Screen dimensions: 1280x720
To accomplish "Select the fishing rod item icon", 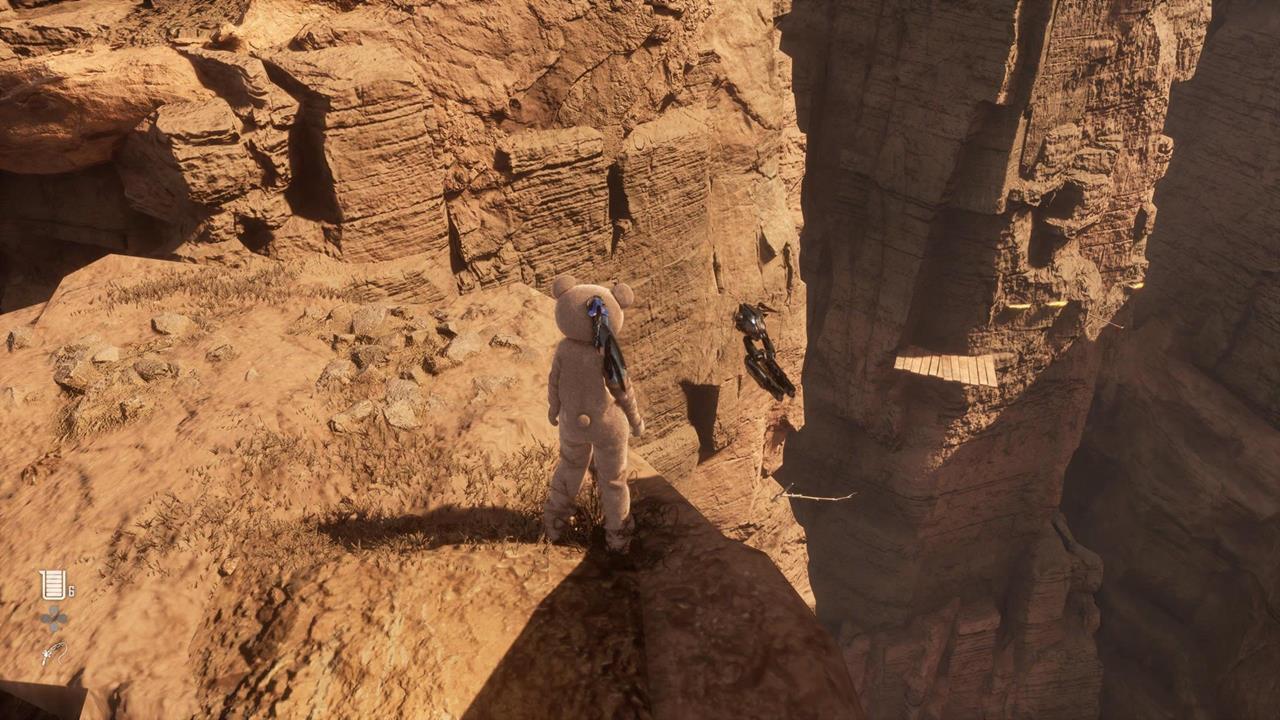I will [x=53, y=653].
